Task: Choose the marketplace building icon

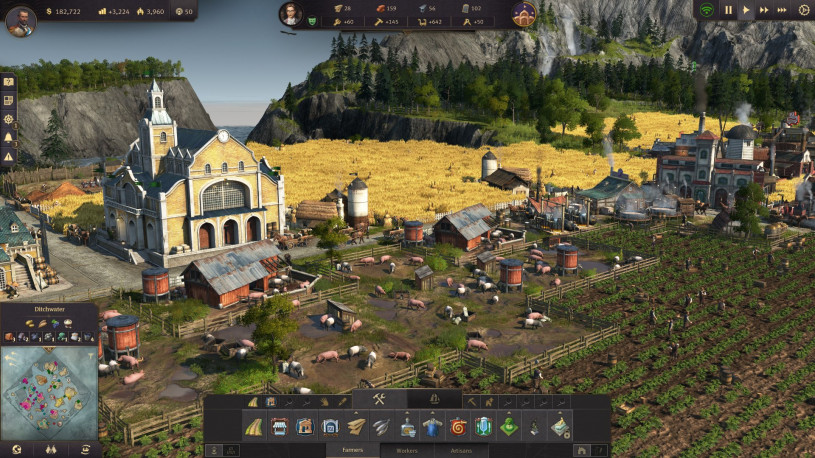Action: tap(280, 427)
